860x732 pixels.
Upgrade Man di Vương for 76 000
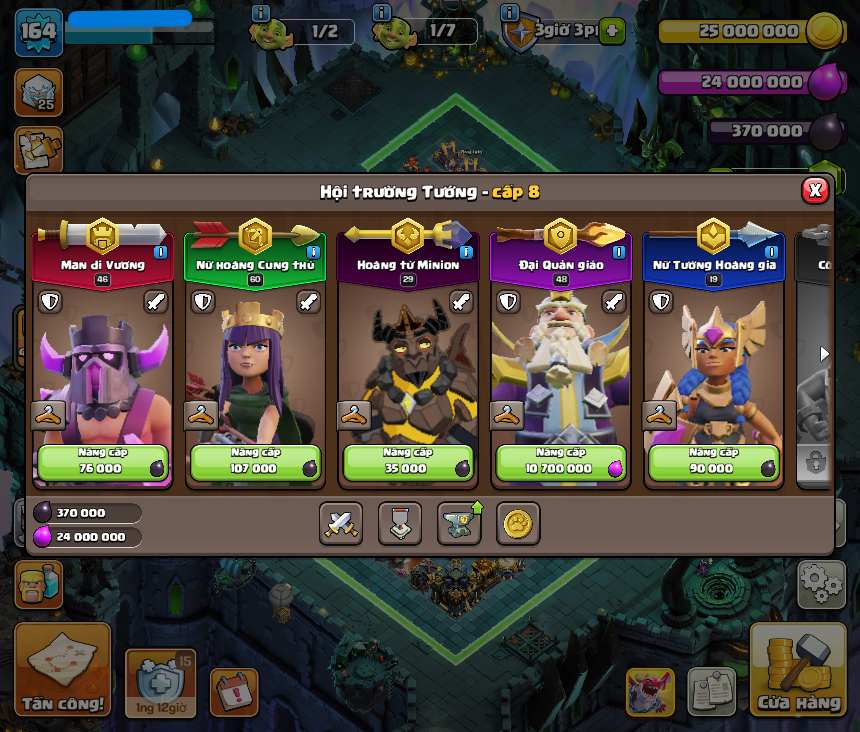(103, 463)
